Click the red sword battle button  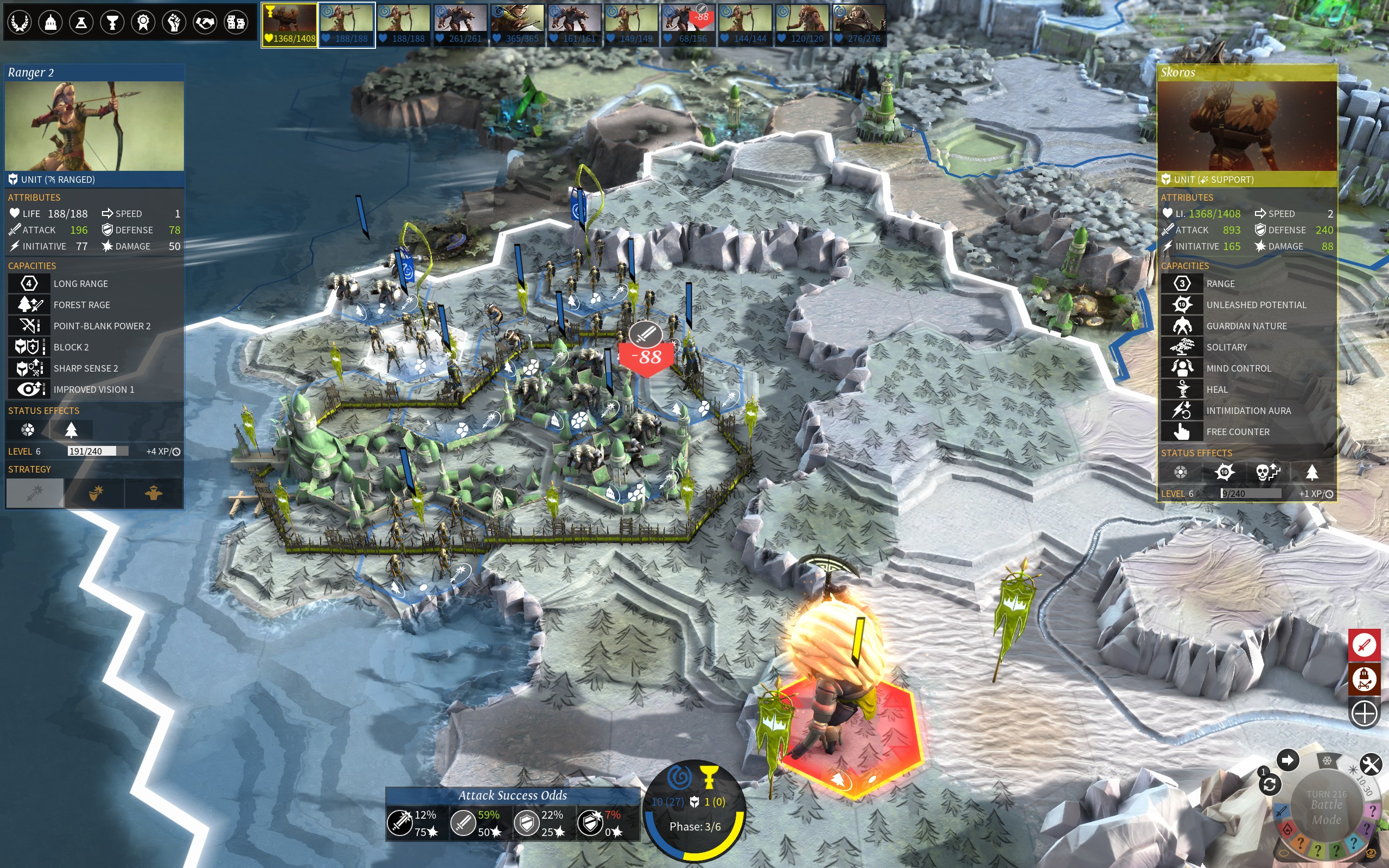[x=1363, y=644]
